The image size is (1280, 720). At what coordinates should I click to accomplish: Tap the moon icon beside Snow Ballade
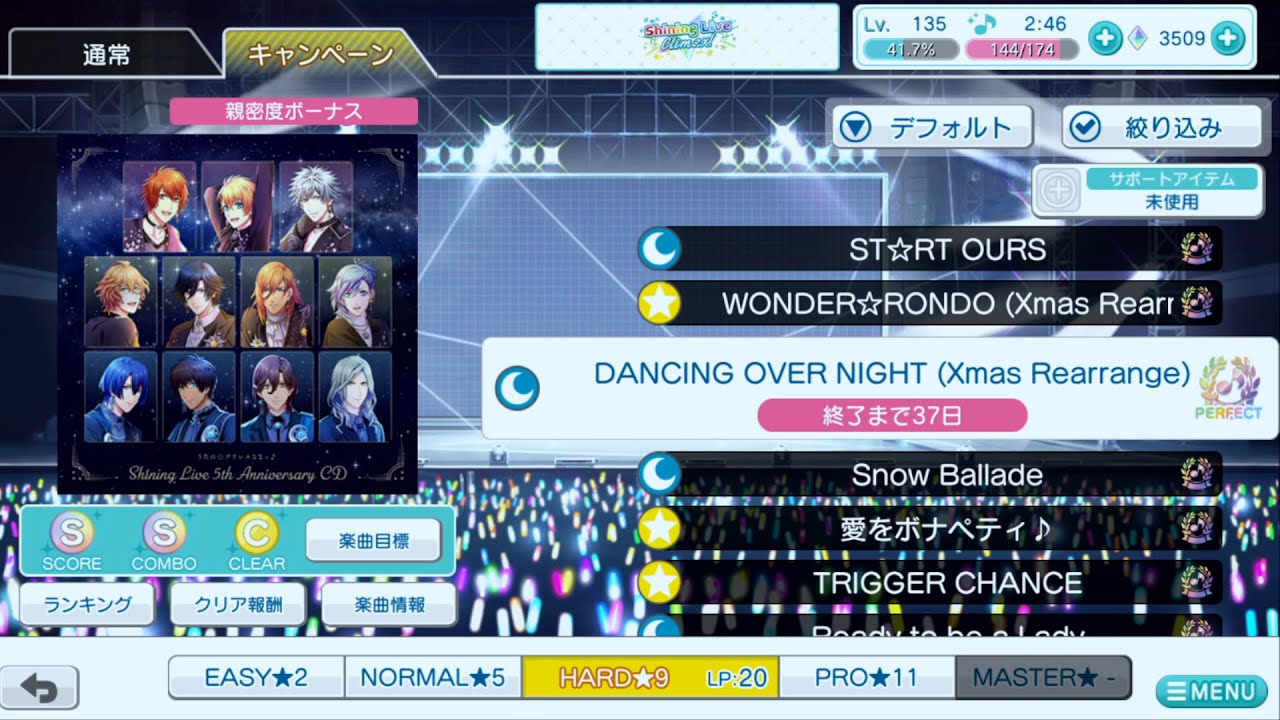pos(660,475)
